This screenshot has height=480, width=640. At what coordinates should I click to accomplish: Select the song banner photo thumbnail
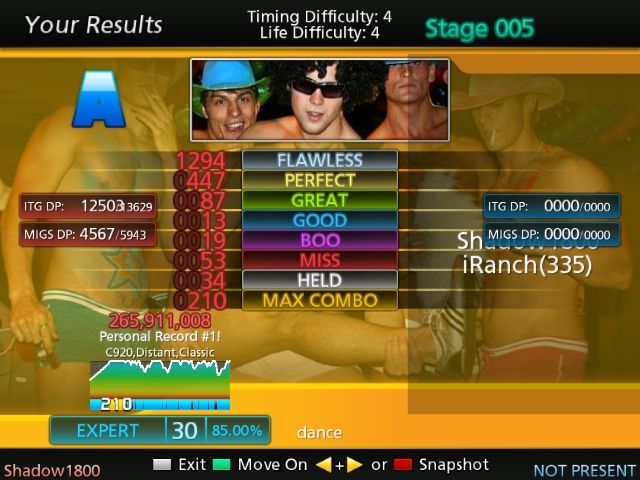coord(319,99)
